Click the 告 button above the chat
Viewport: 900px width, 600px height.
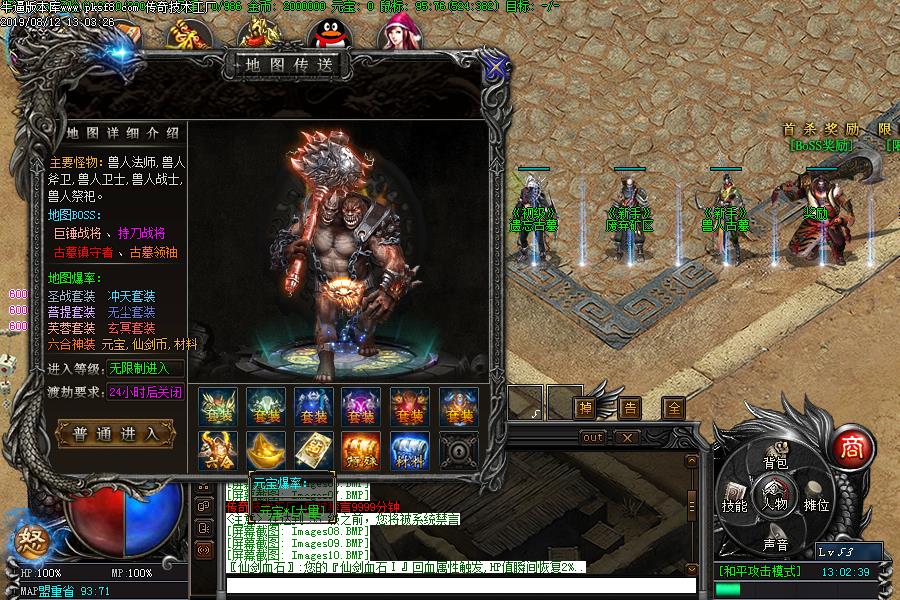[x=630, y=407]
